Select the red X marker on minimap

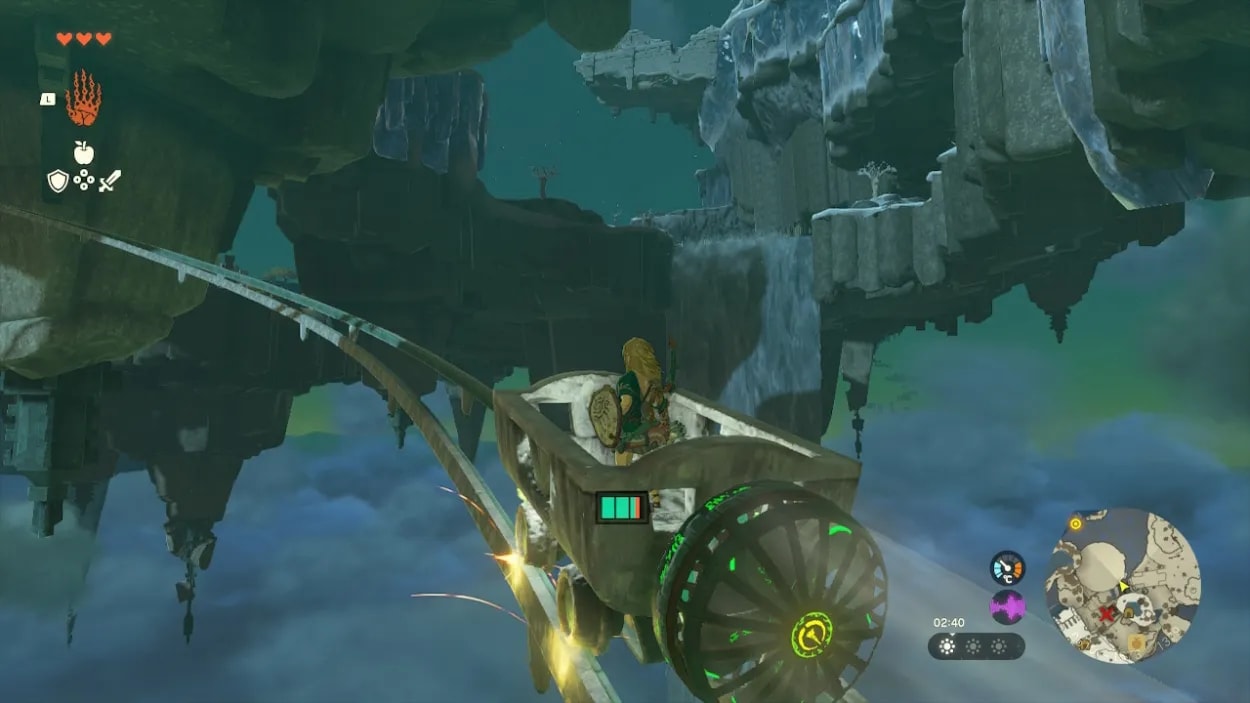(1107, 613)
